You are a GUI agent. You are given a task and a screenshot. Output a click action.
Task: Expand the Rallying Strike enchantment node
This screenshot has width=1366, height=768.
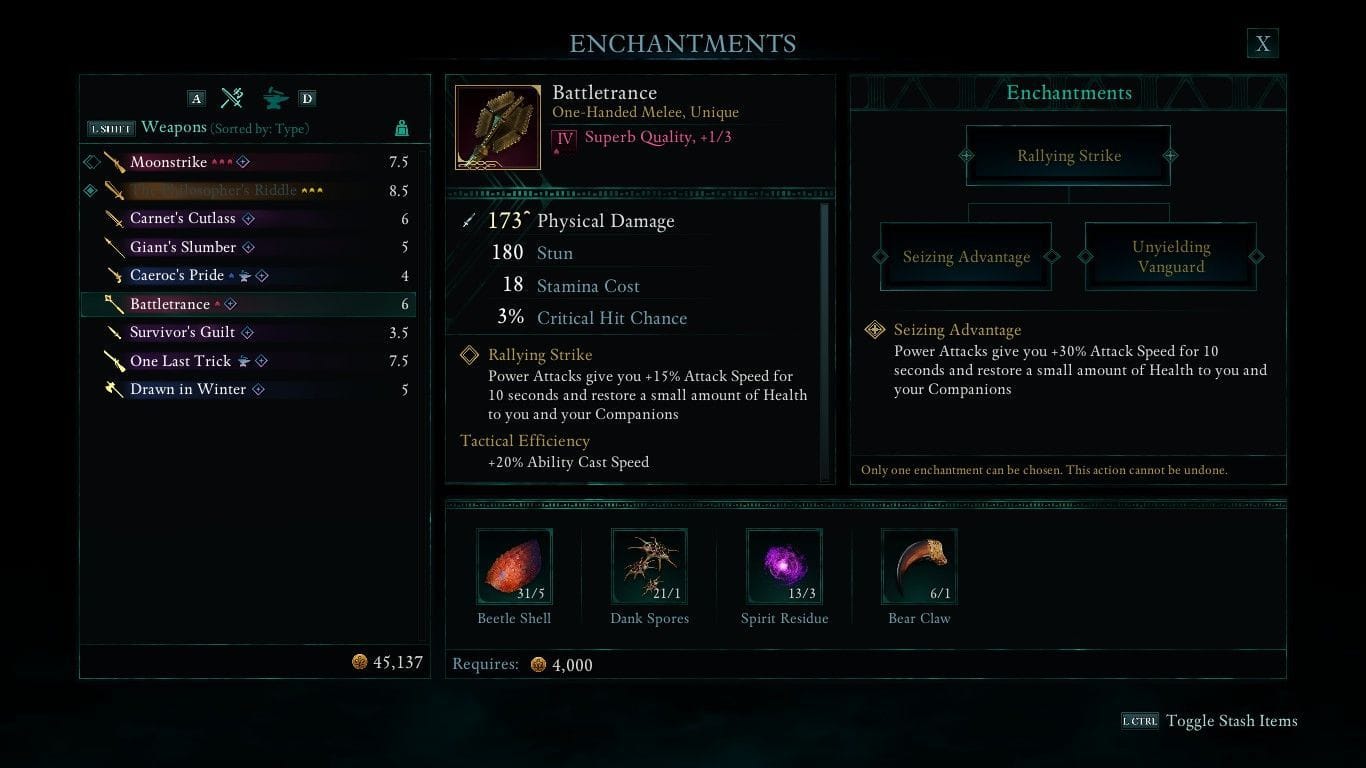[x=1068, y=155]
